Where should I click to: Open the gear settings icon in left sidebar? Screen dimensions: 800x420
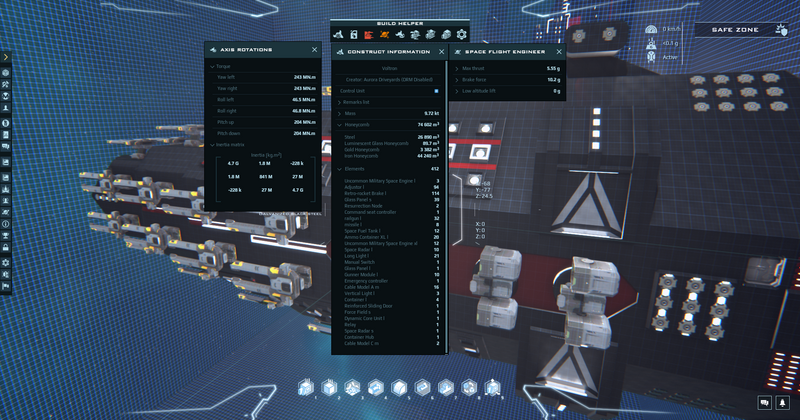(5, 263)
